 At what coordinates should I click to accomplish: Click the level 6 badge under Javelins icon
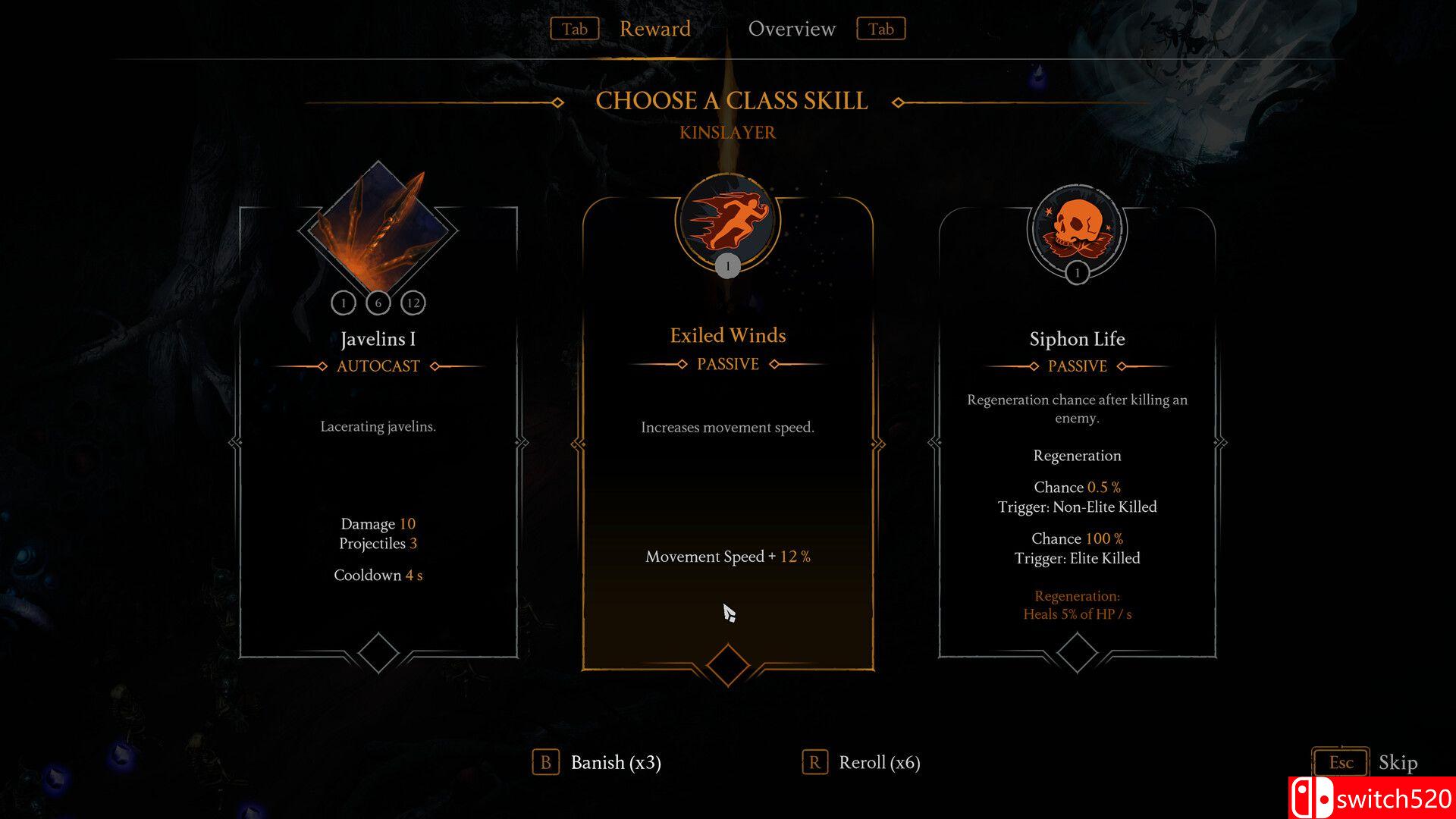point(378,303)
